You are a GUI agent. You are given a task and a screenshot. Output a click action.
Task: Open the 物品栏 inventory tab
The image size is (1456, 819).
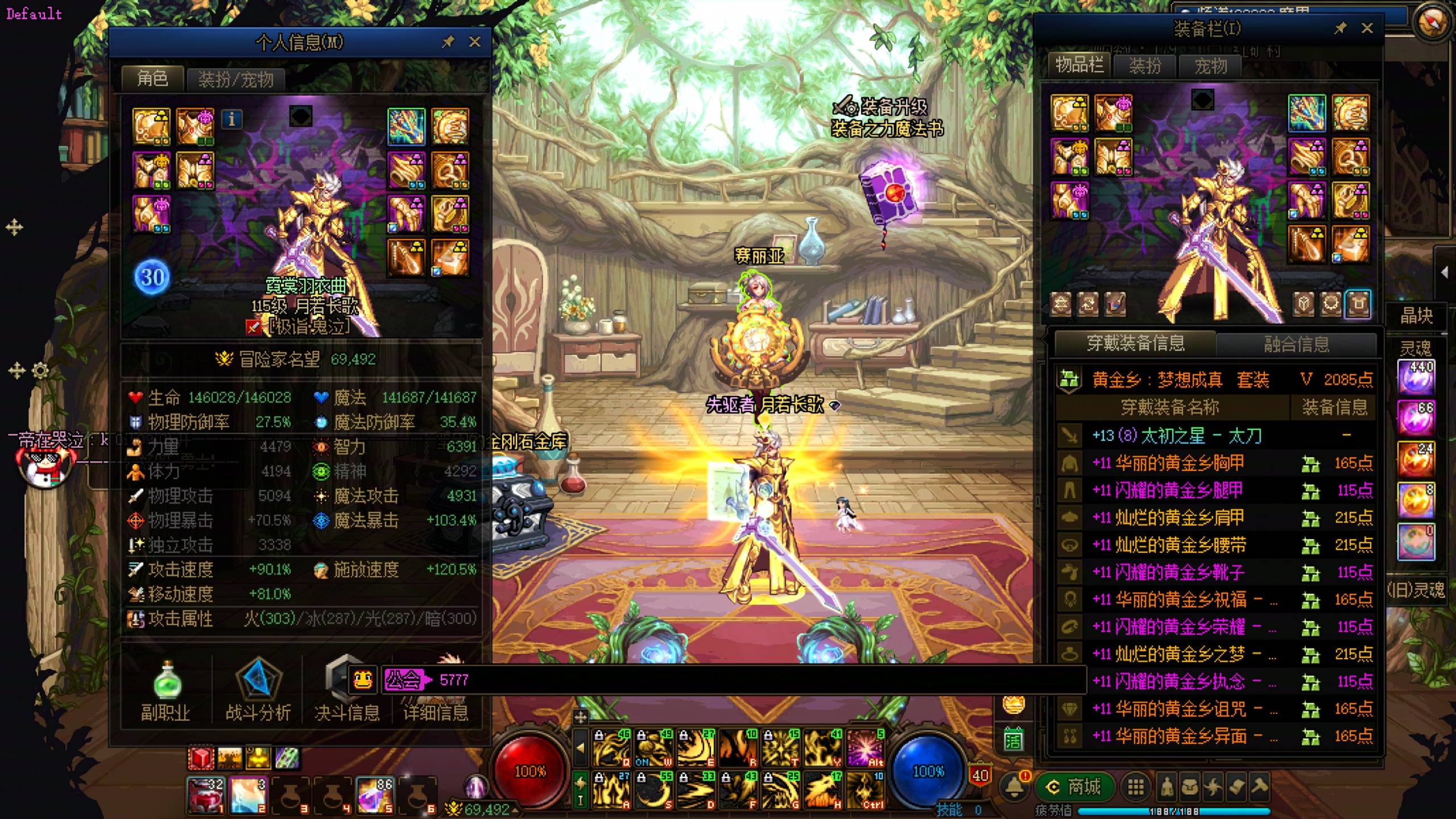[1079, 65]
